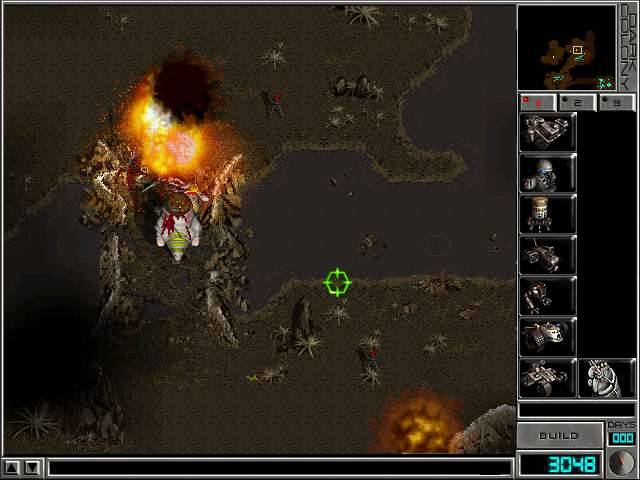Choose the helmeted trooper unit icon

coord(547,173)
